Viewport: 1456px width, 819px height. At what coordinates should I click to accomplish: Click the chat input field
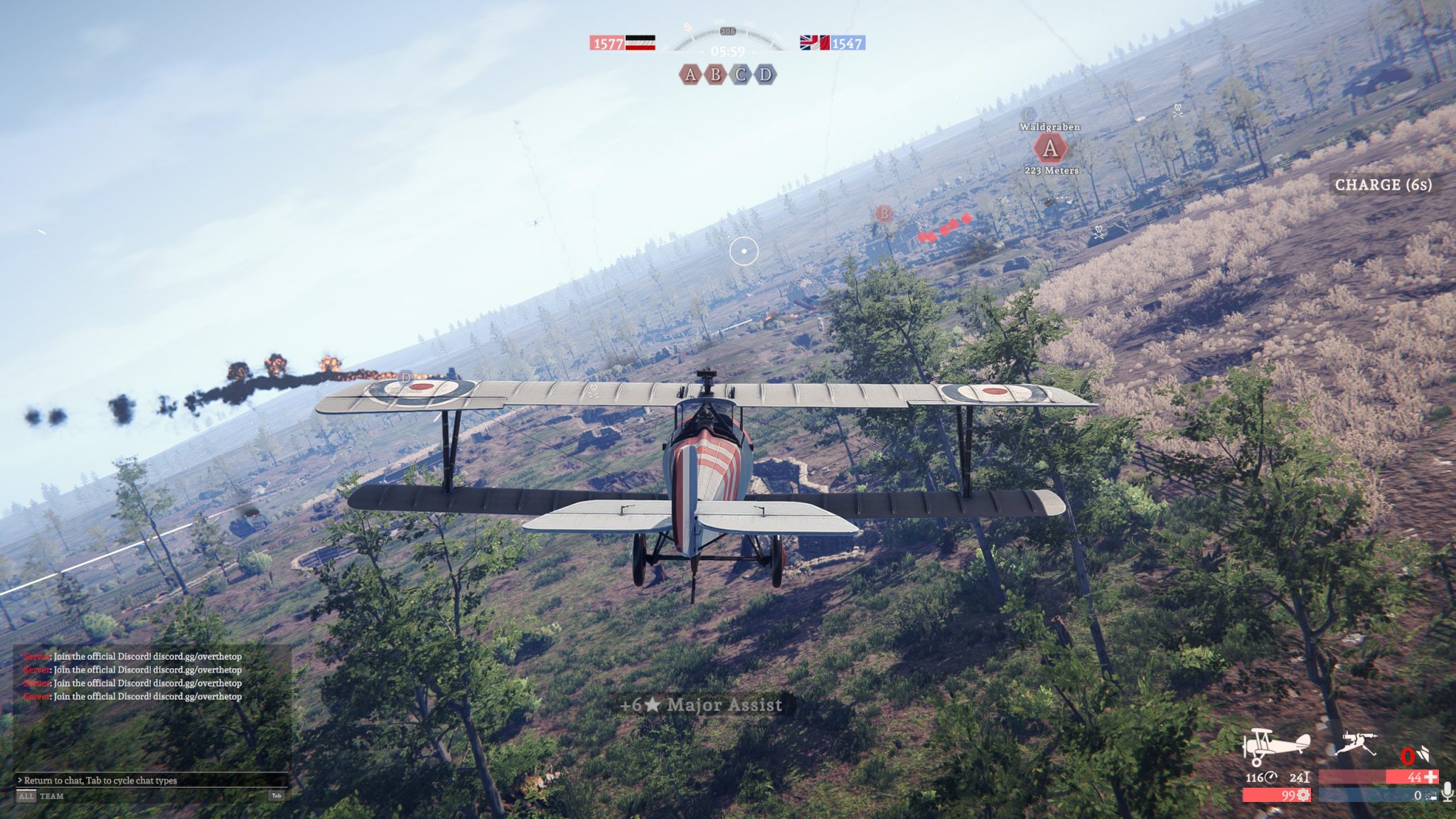pos(149,780)
